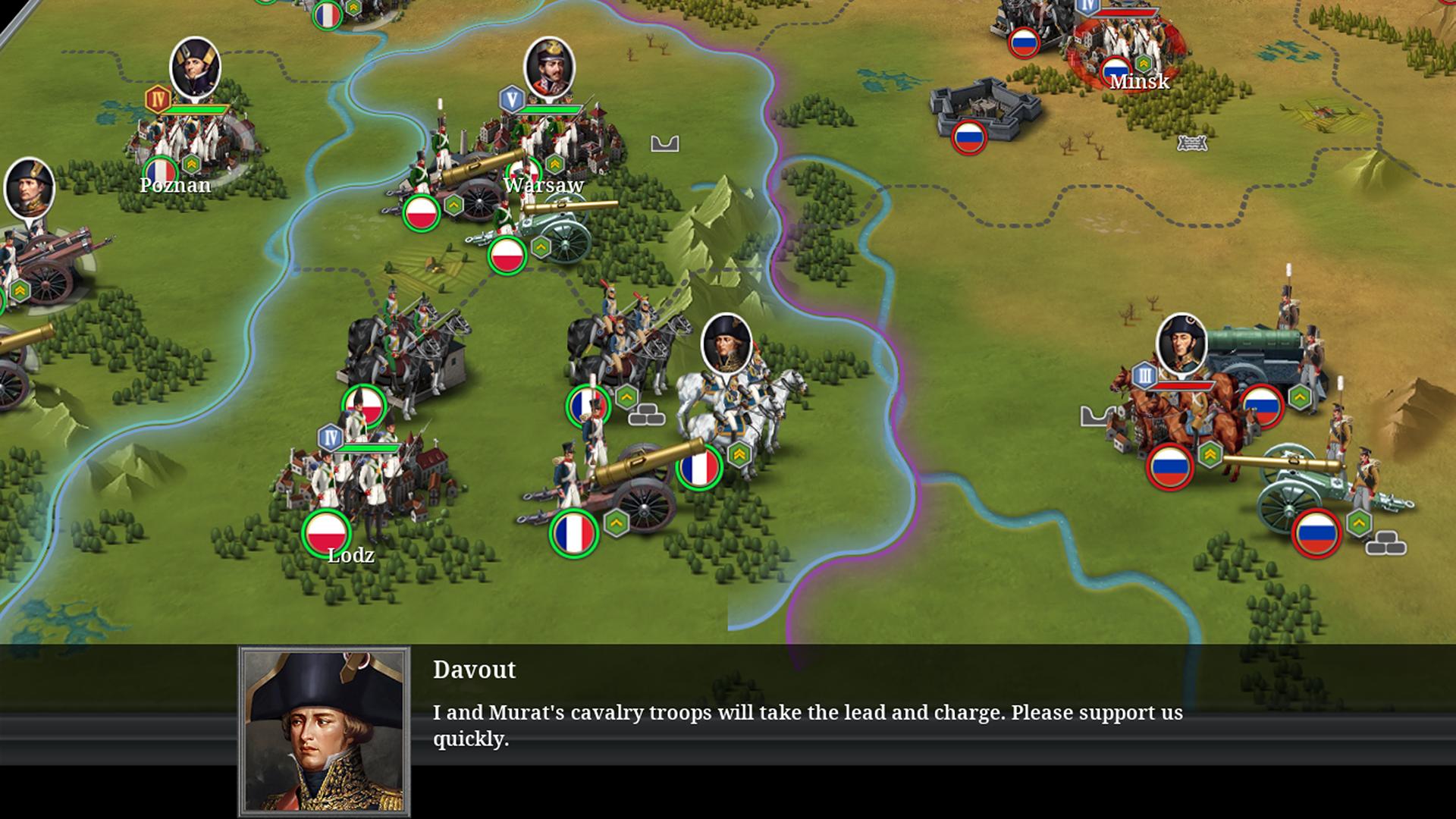Select the IV corps badge near Lodz
The image size is (1456, 819).
click(330, 436)
